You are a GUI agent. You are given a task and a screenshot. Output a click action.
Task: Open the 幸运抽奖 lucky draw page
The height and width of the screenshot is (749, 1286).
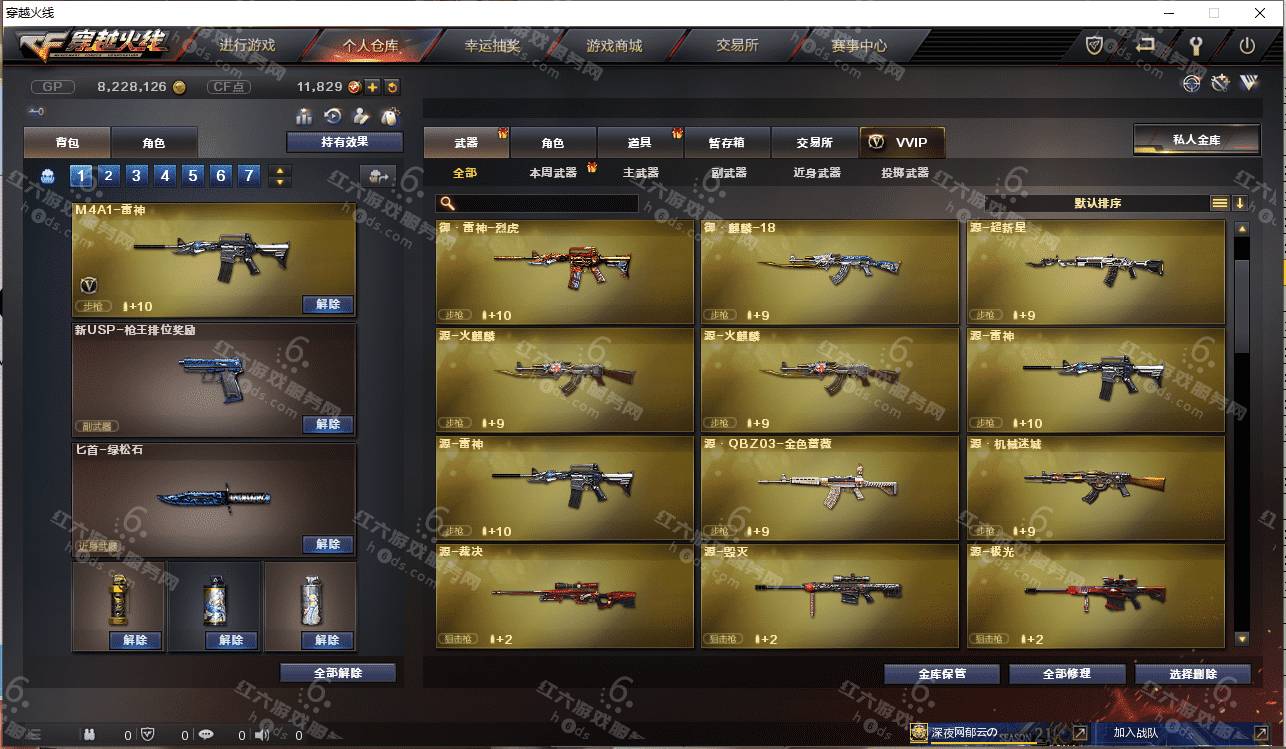click(x=492, y=46)
